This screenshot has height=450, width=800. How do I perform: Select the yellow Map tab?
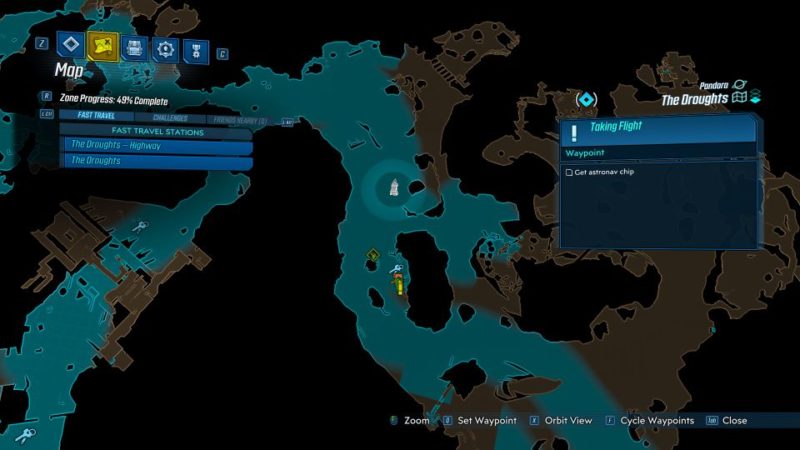coord(100,44)
